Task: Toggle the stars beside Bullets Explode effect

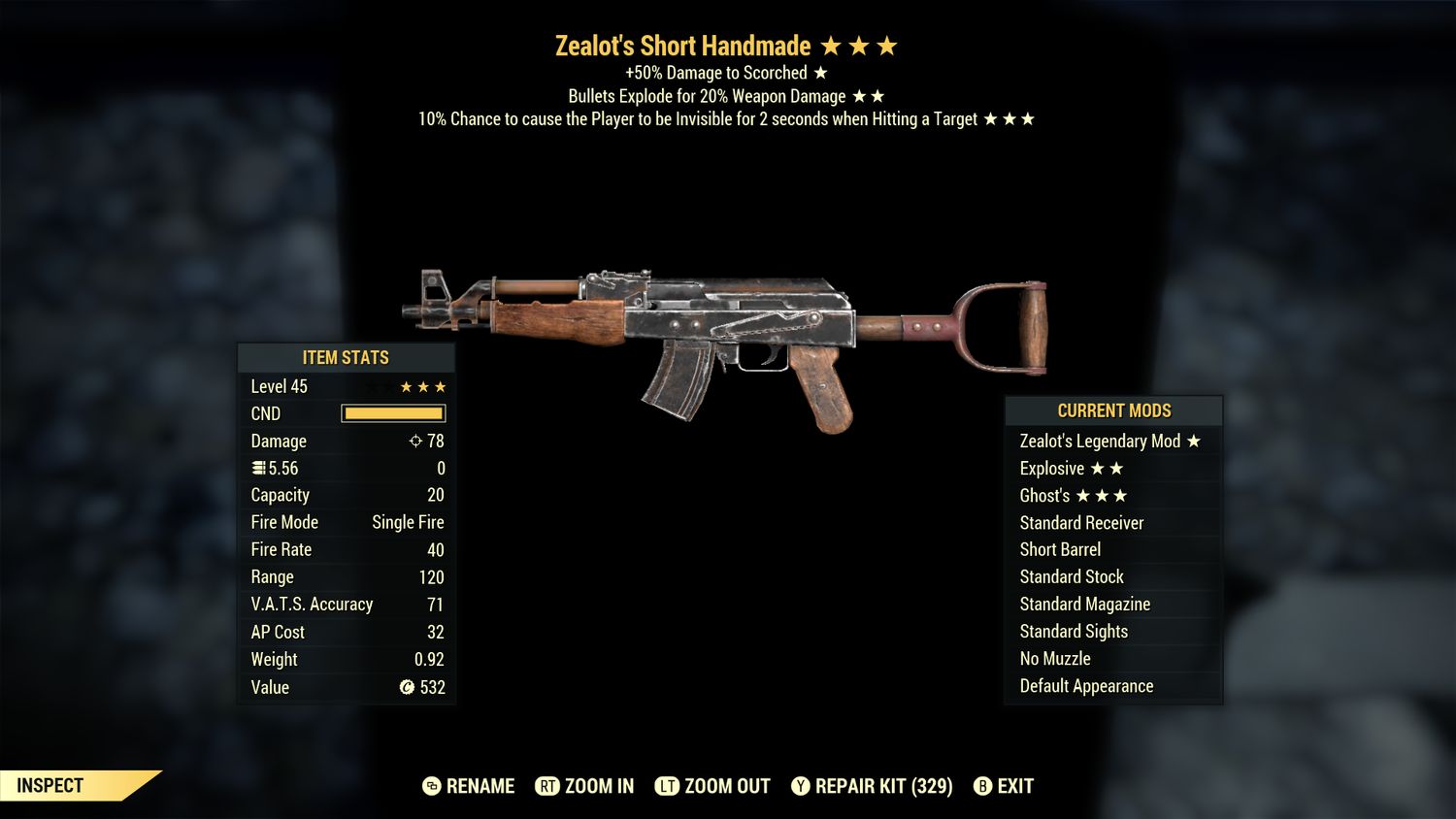Action: (869, 95)
